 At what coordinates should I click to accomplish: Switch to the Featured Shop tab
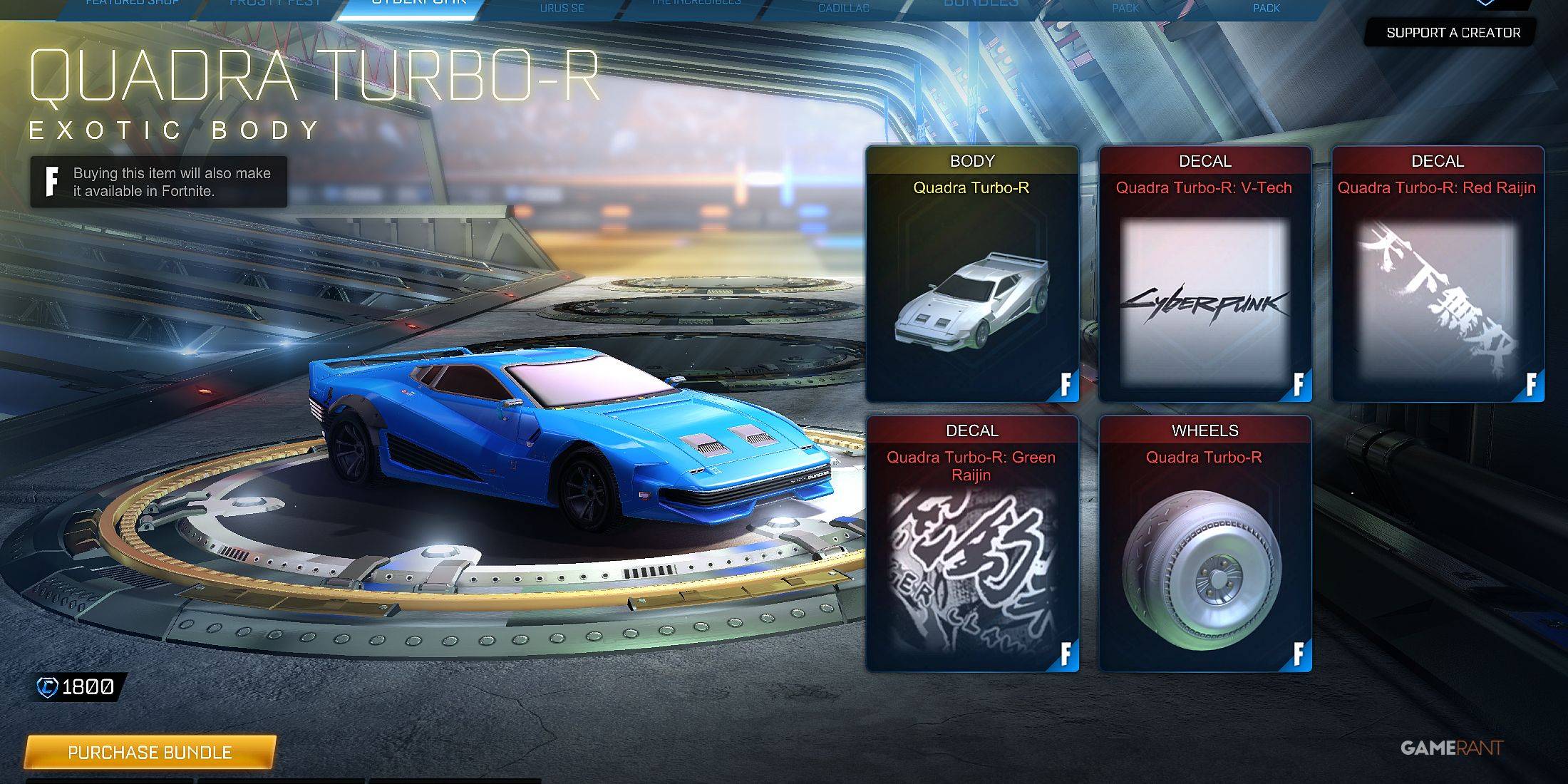coord(132,6)
